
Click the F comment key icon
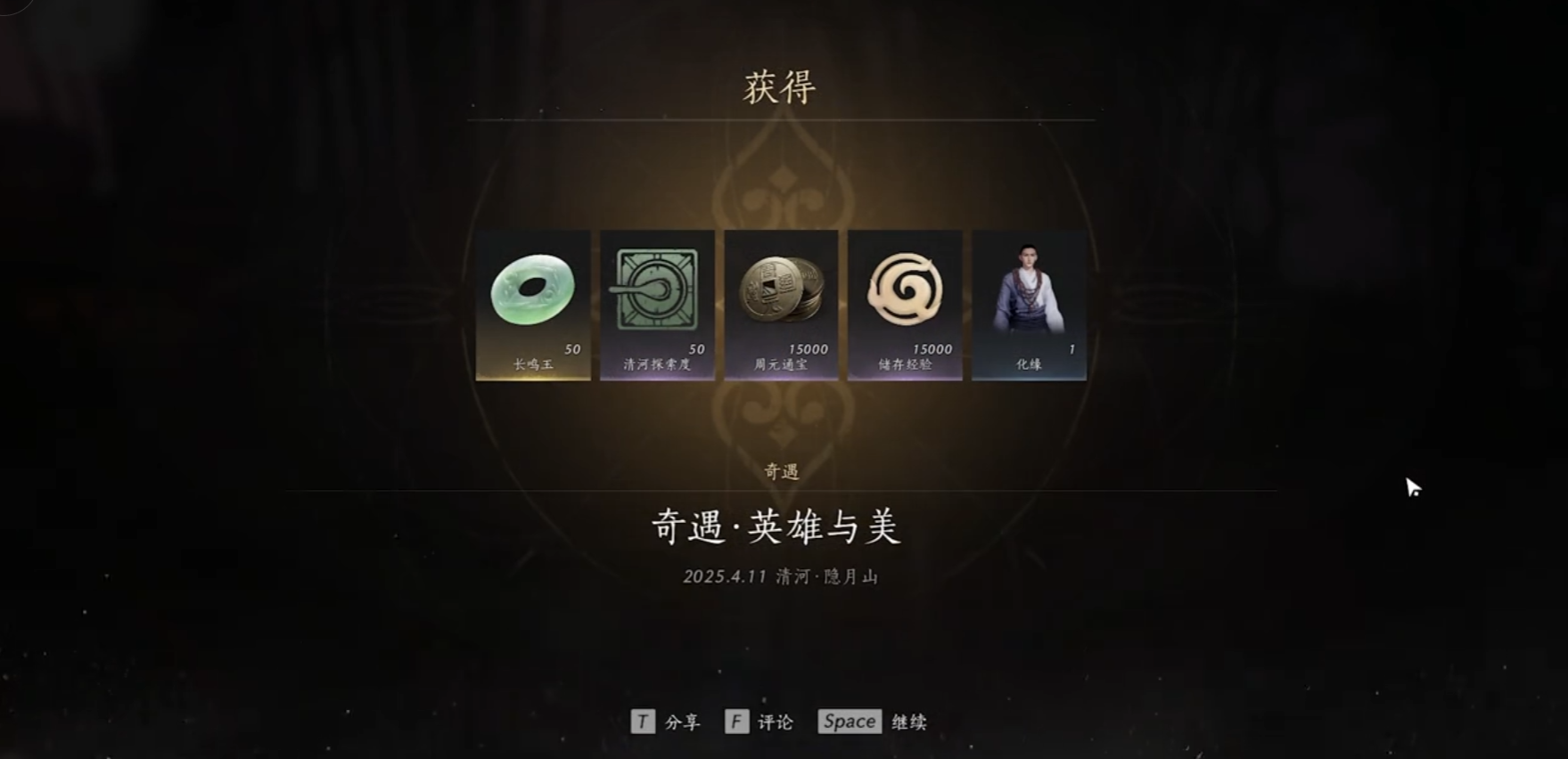[735, 722]
